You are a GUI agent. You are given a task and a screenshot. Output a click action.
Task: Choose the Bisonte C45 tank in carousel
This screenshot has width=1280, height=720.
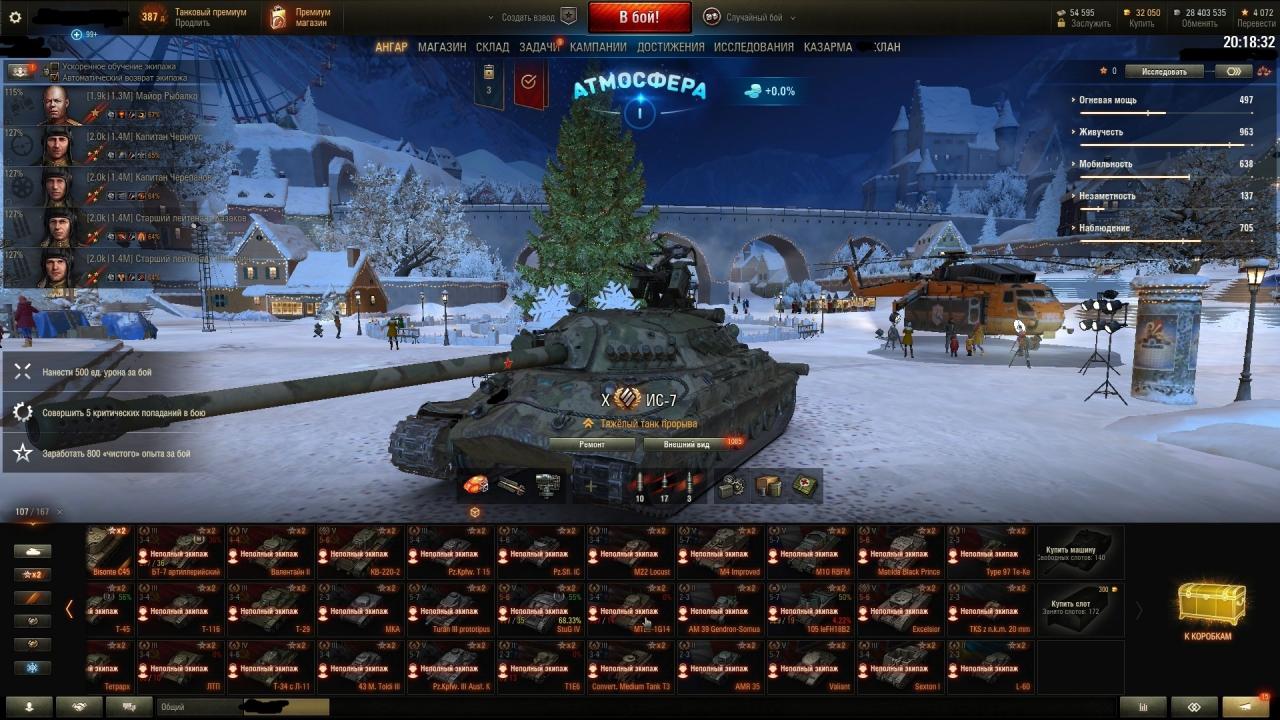110,551
